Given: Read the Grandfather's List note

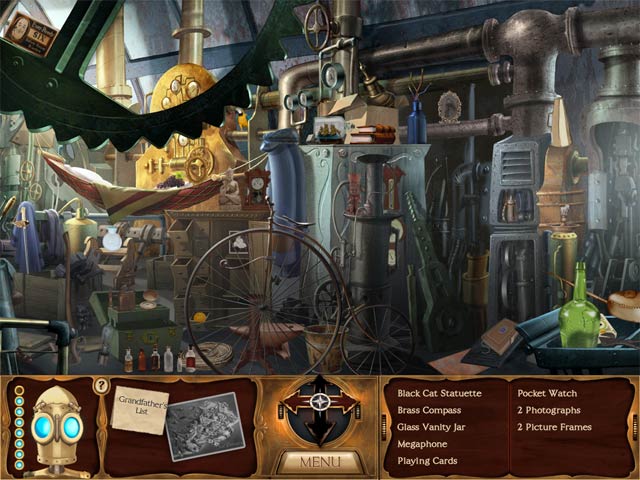Looking at the screenshot, I should (141, 407).
